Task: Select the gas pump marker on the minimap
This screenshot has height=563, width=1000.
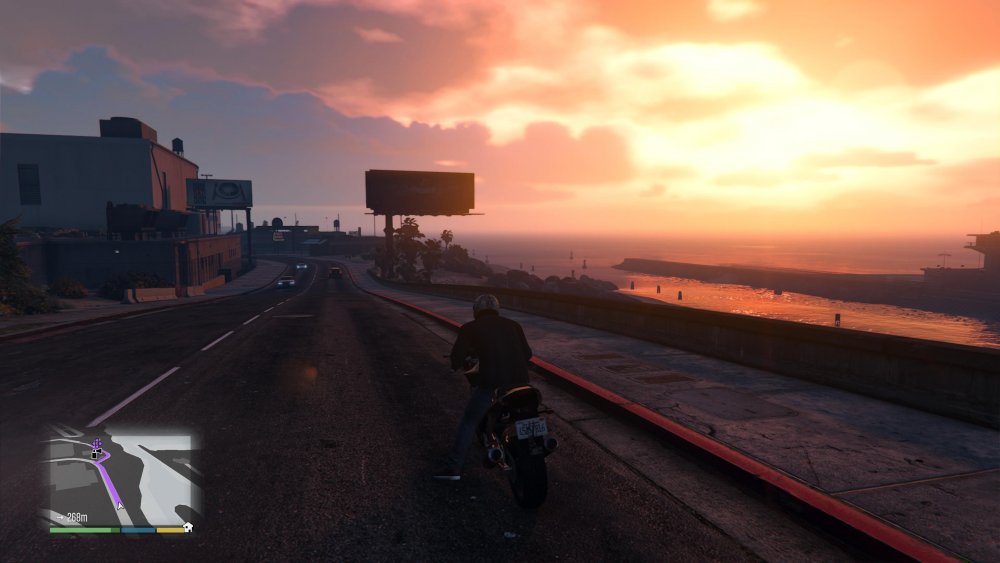Action: click(94, 454)
